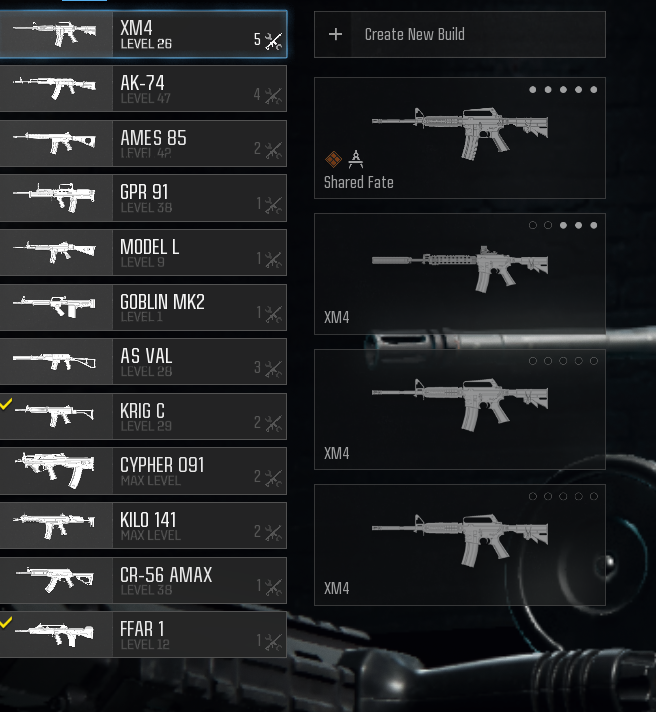The height and width of the screenshot is (712, 656).
Task: Click Create New Build
Action: point(459,35)
